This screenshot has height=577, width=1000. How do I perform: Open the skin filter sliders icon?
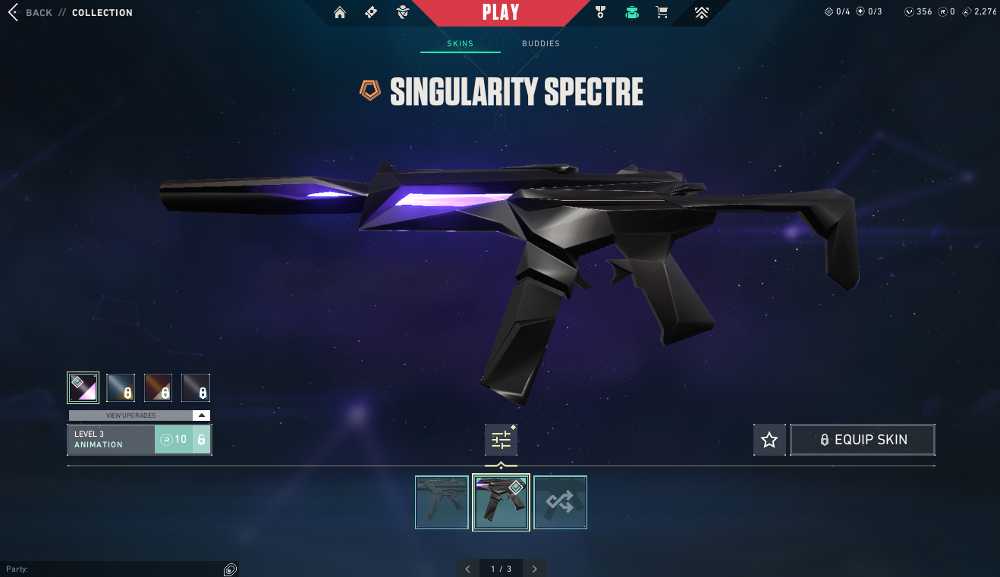tap(501, 440)
